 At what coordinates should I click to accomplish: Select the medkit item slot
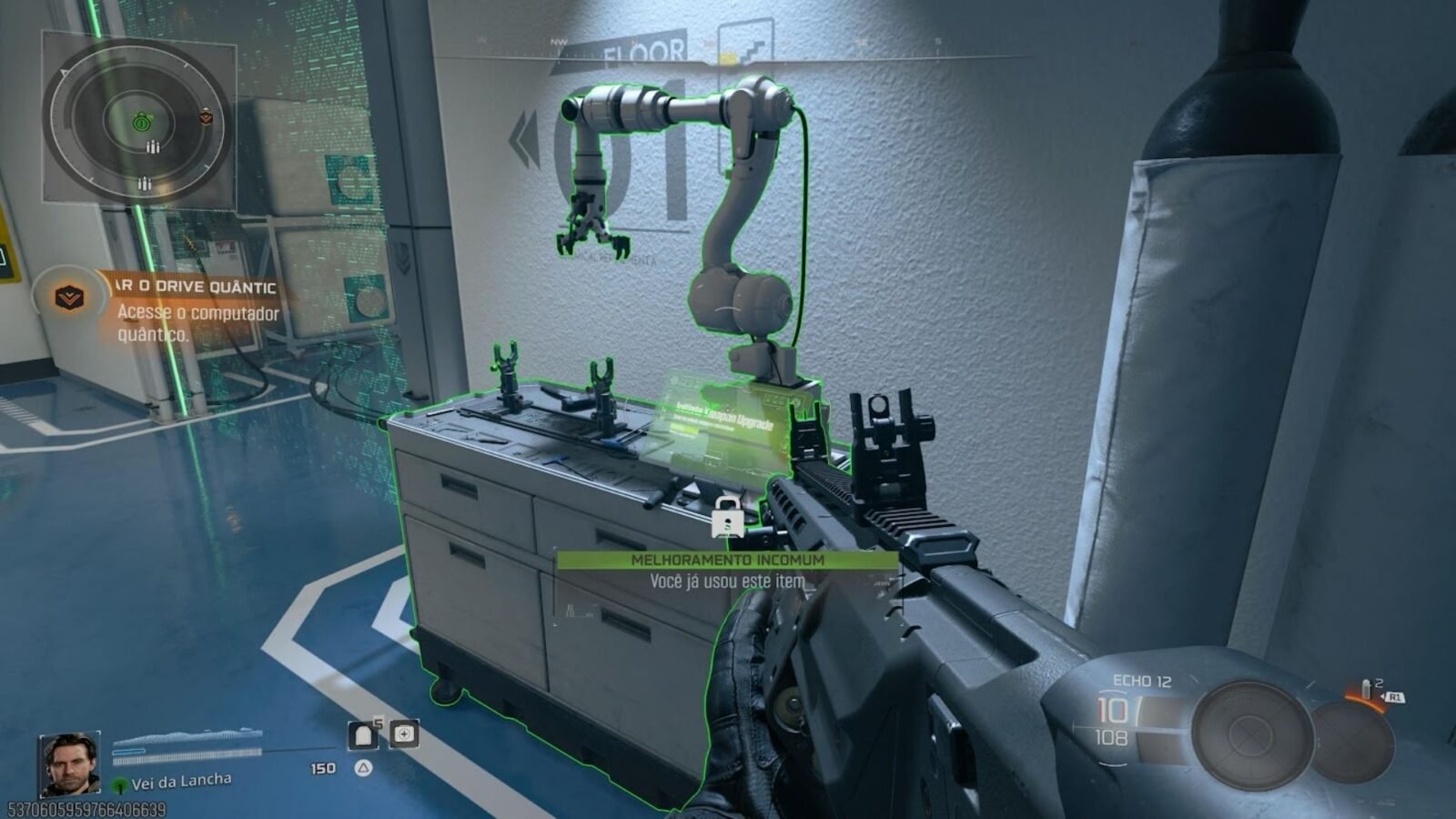point(404,733)
